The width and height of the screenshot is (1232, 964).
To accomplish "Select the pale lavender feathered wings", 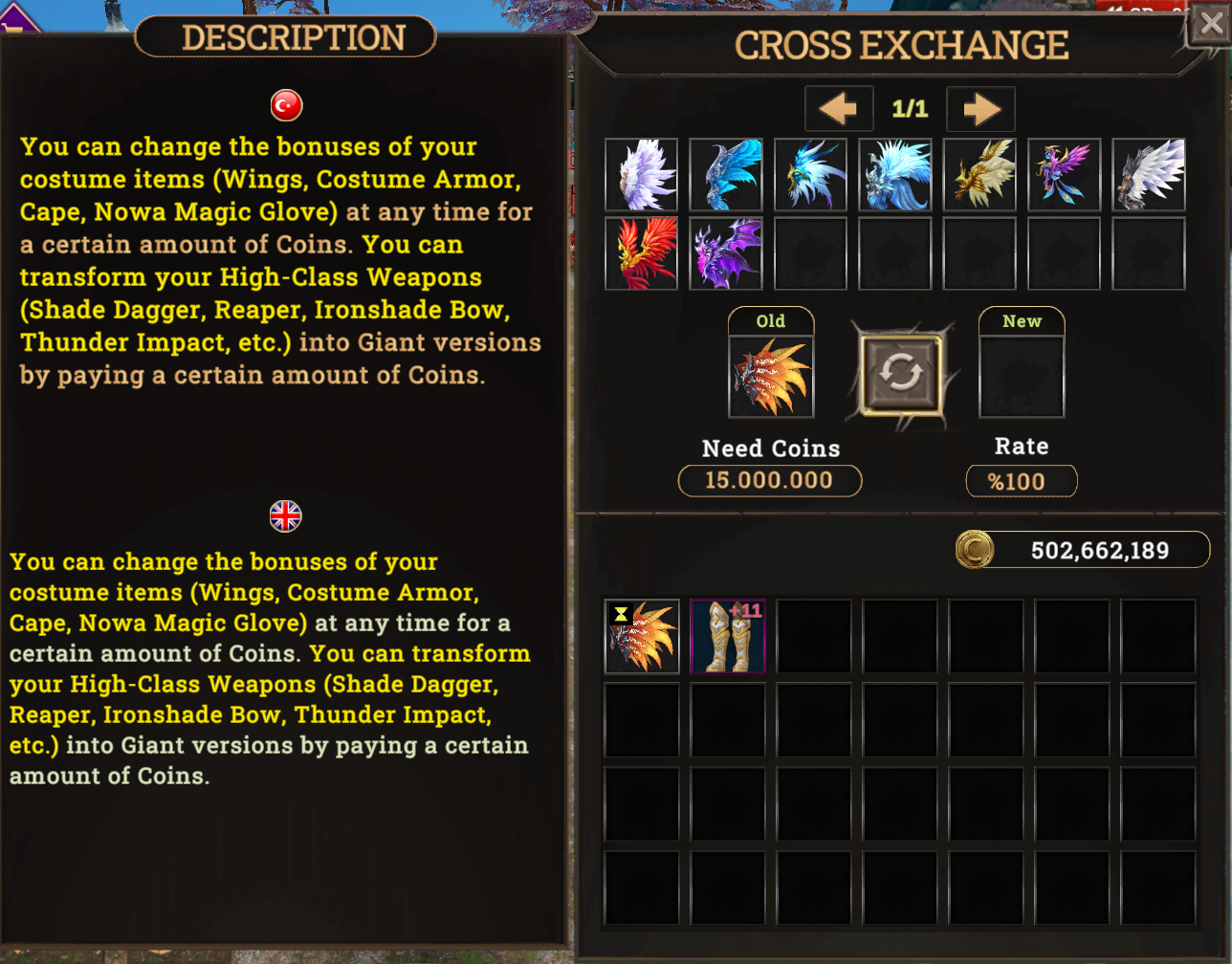I will [642, 175].
